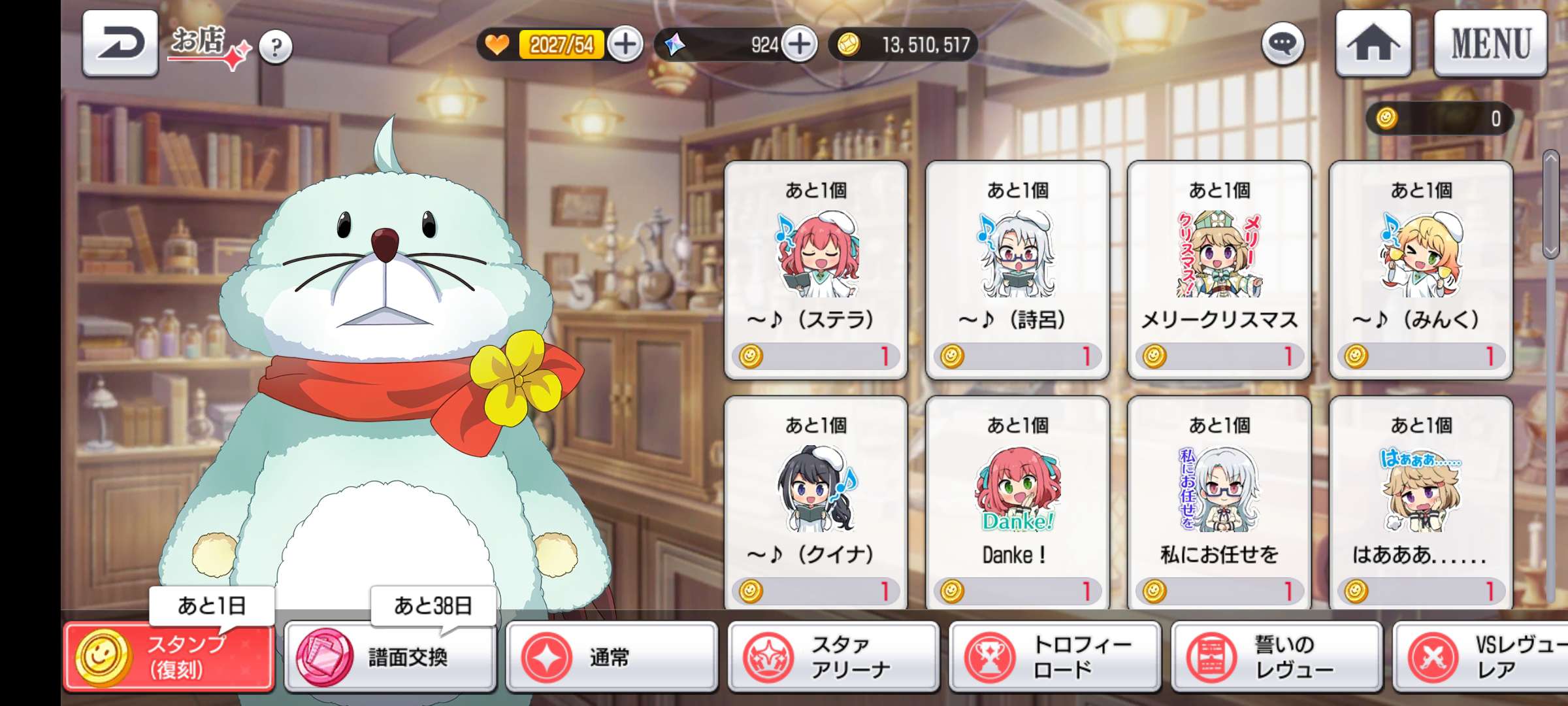
Task: Choose the Danke！ stamp item
Action: coord(1017,503)
